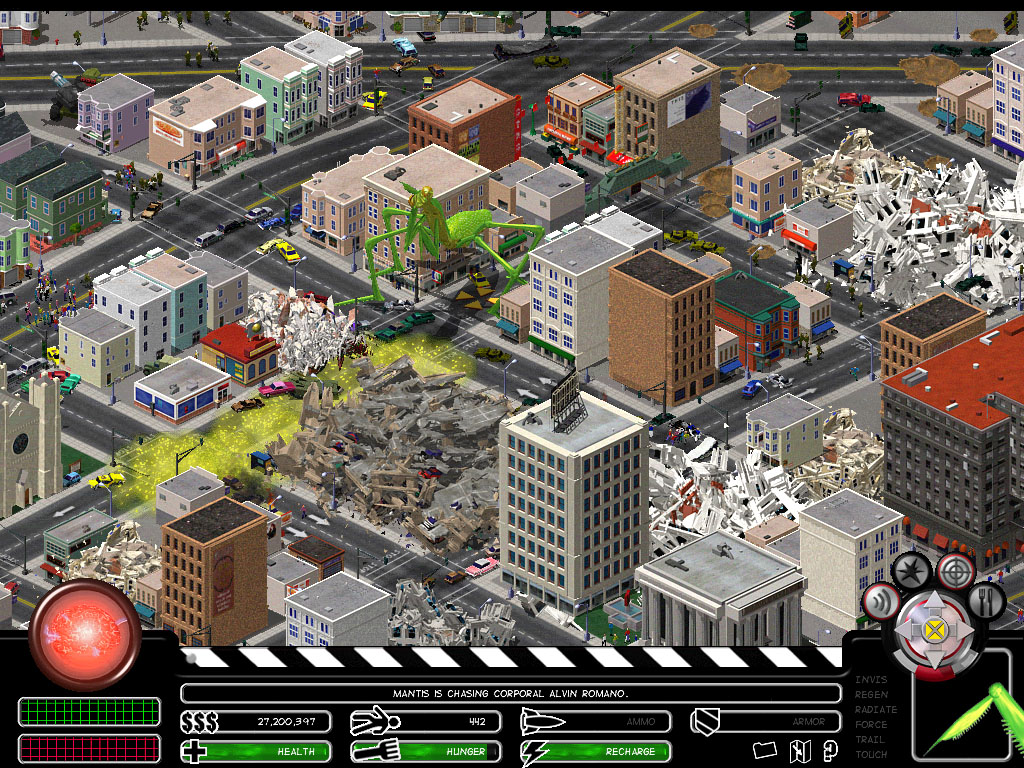
Task: Choose the crosshair target button
Action: tap(956, 571)
